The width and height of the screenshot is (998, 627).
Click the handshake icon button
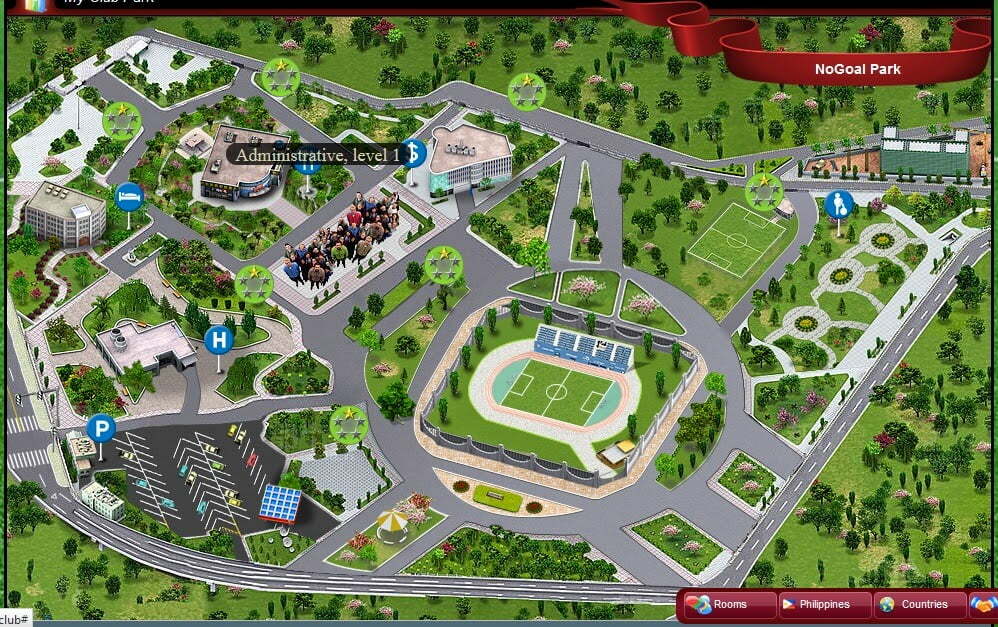click(x=984, y=604)
